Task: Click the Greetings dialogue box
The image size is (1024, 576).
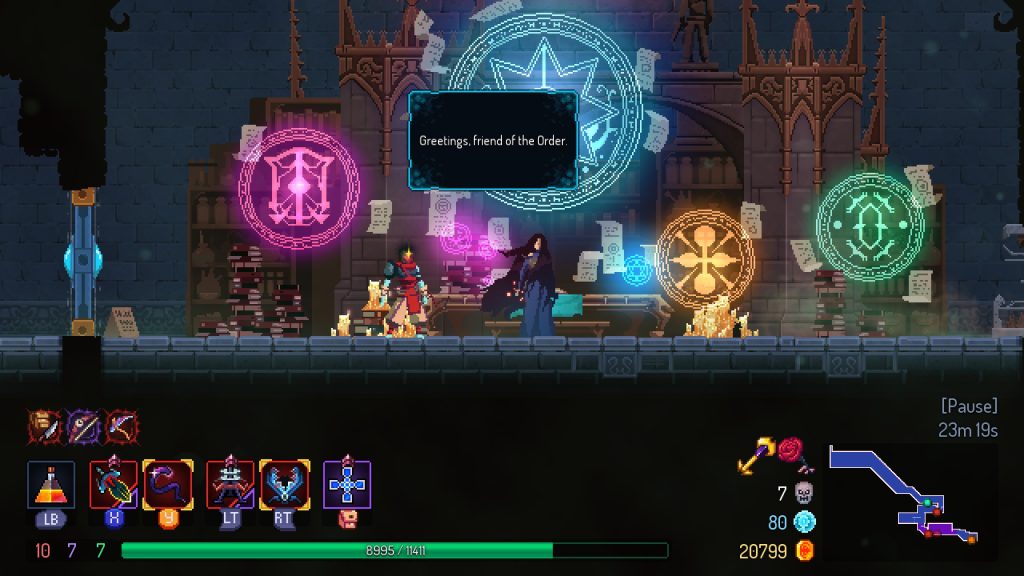Action: 492,141
